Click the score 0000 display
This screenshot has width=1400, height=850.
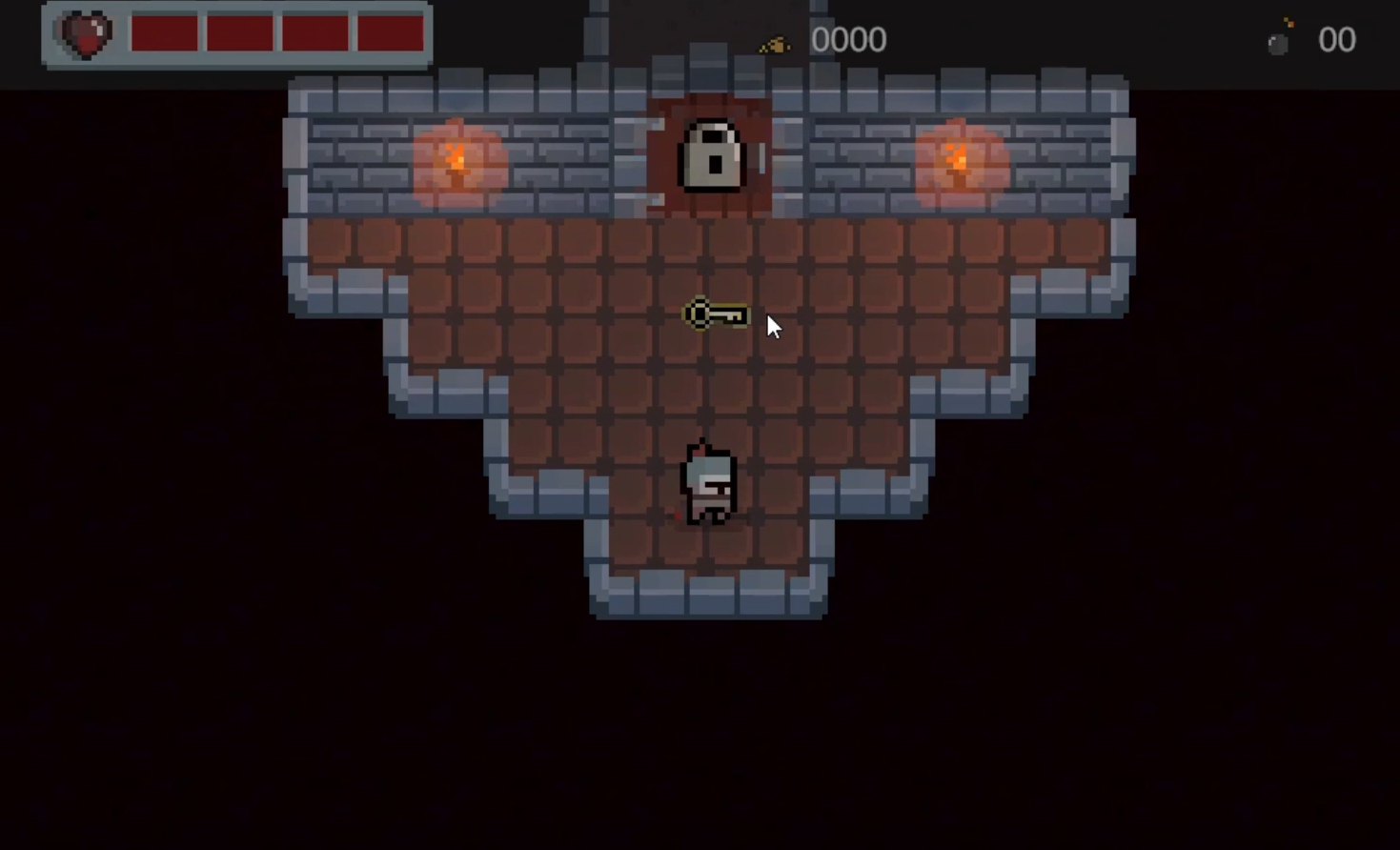tap(847, 39)
